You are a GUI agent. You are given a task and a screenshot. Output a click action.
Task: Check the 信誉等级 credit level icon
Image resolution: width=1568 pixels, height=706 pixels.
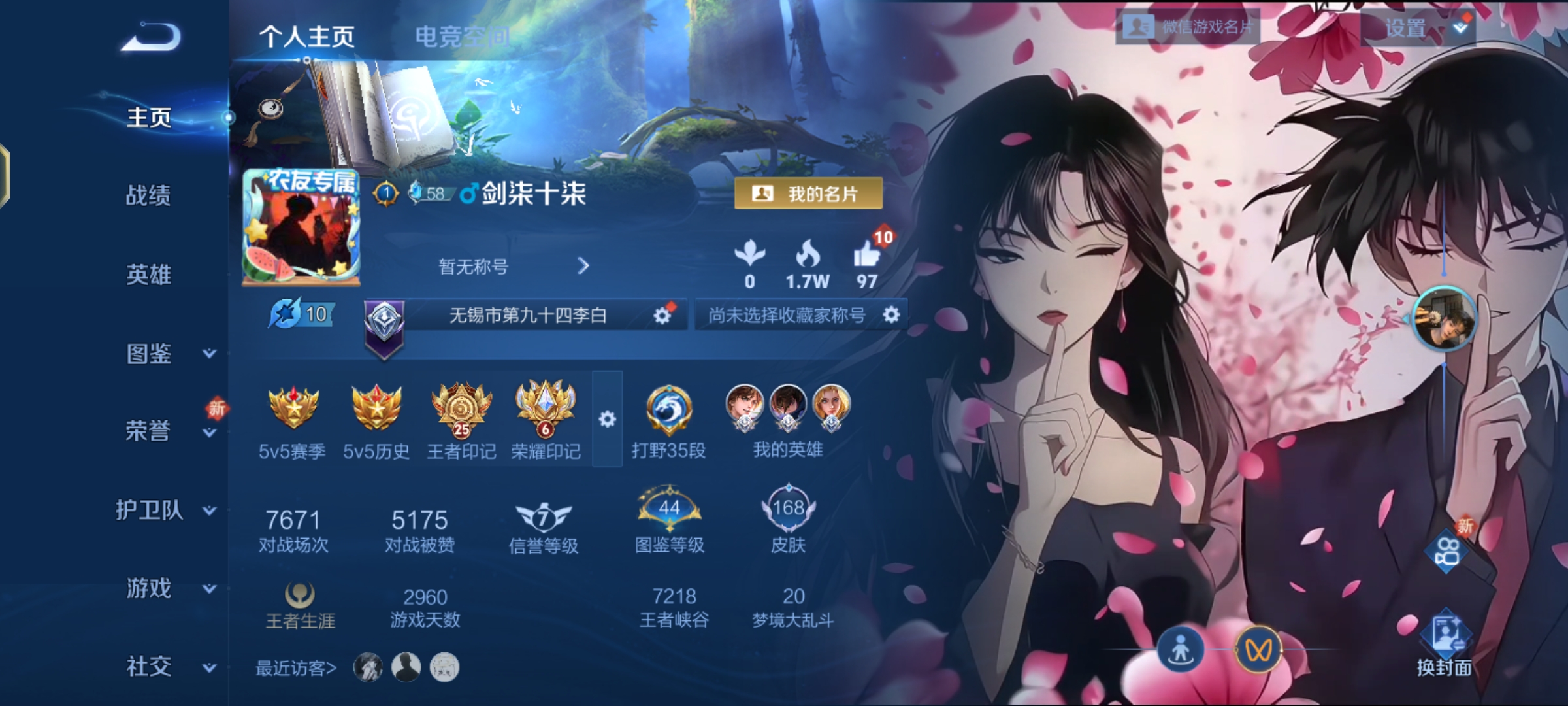pos(544,516)
